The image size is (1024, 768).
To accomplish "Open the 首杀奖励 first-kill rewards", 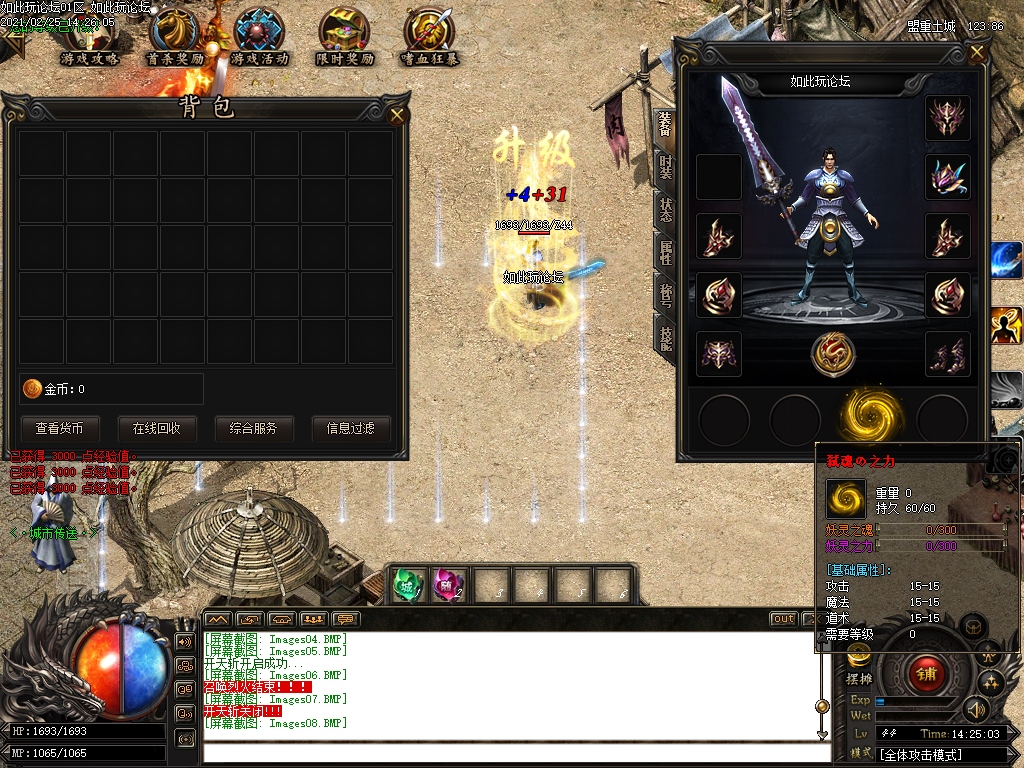I will [x=174, y=36].
